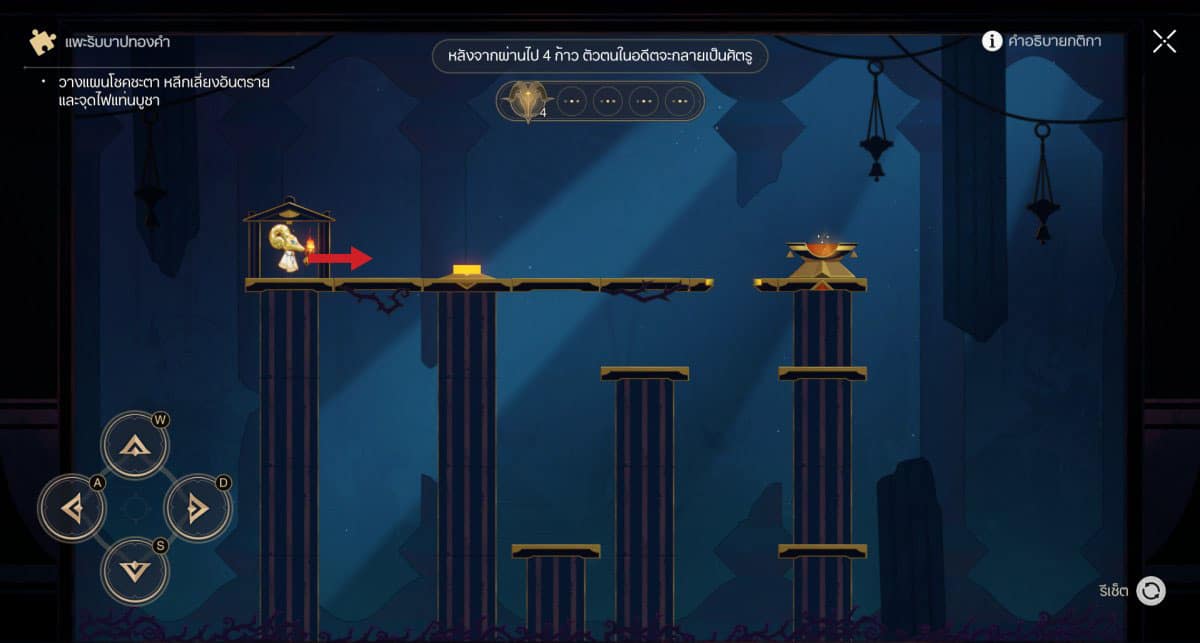The height and width of the screenshot is (643, 1200).
Task: Move right with the D arrow button
Action: [197, 509]
